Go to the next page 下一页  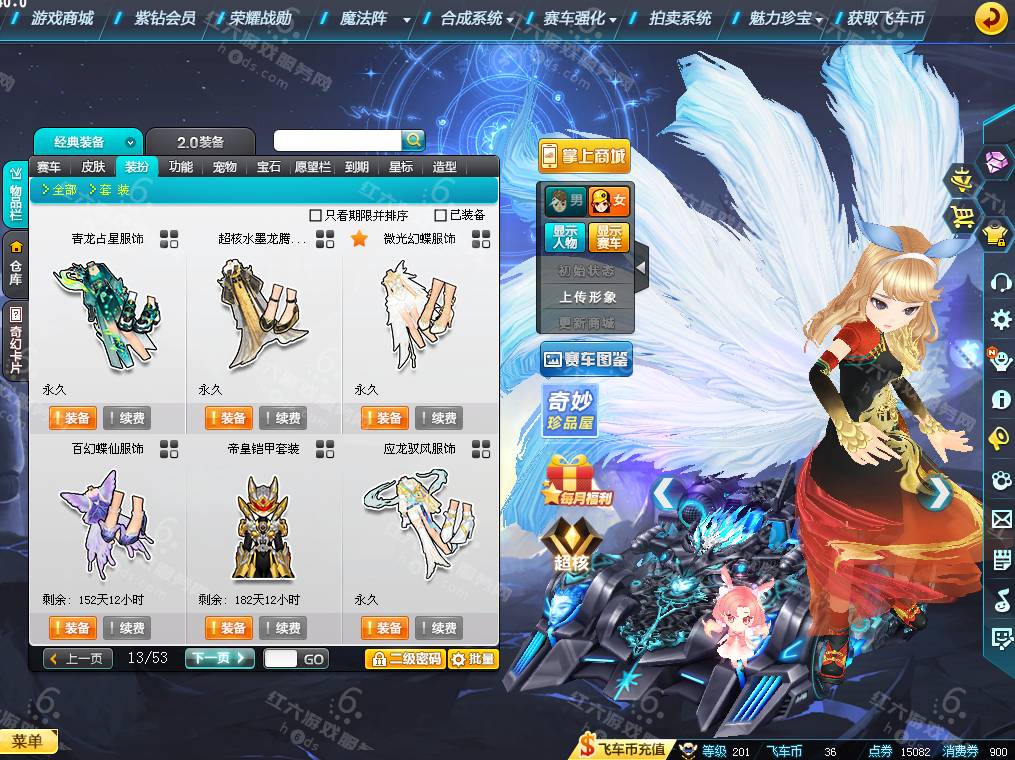[219, 658]
